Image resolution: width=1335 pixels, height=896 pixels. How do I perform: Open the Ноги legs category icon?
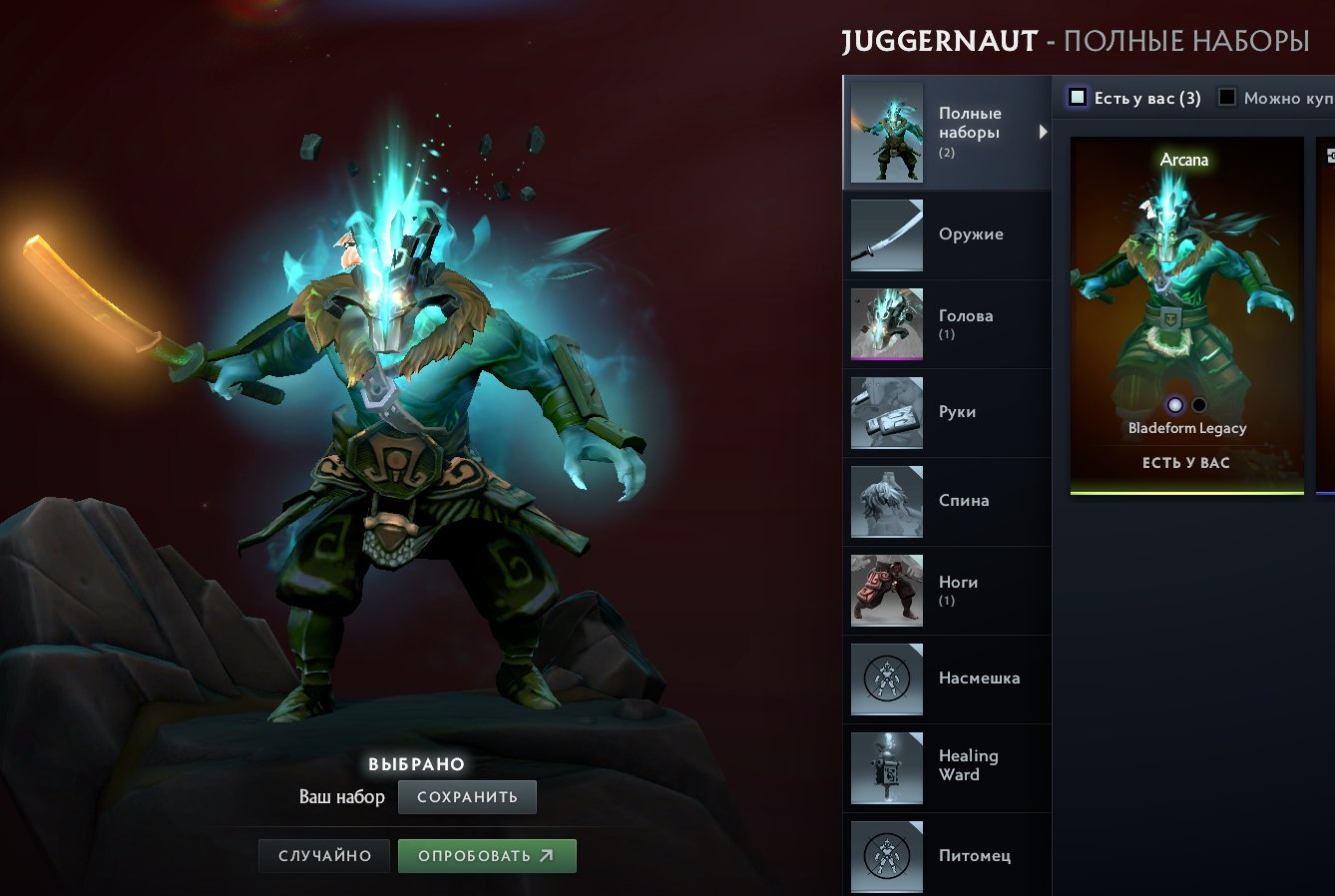point(886,591)
